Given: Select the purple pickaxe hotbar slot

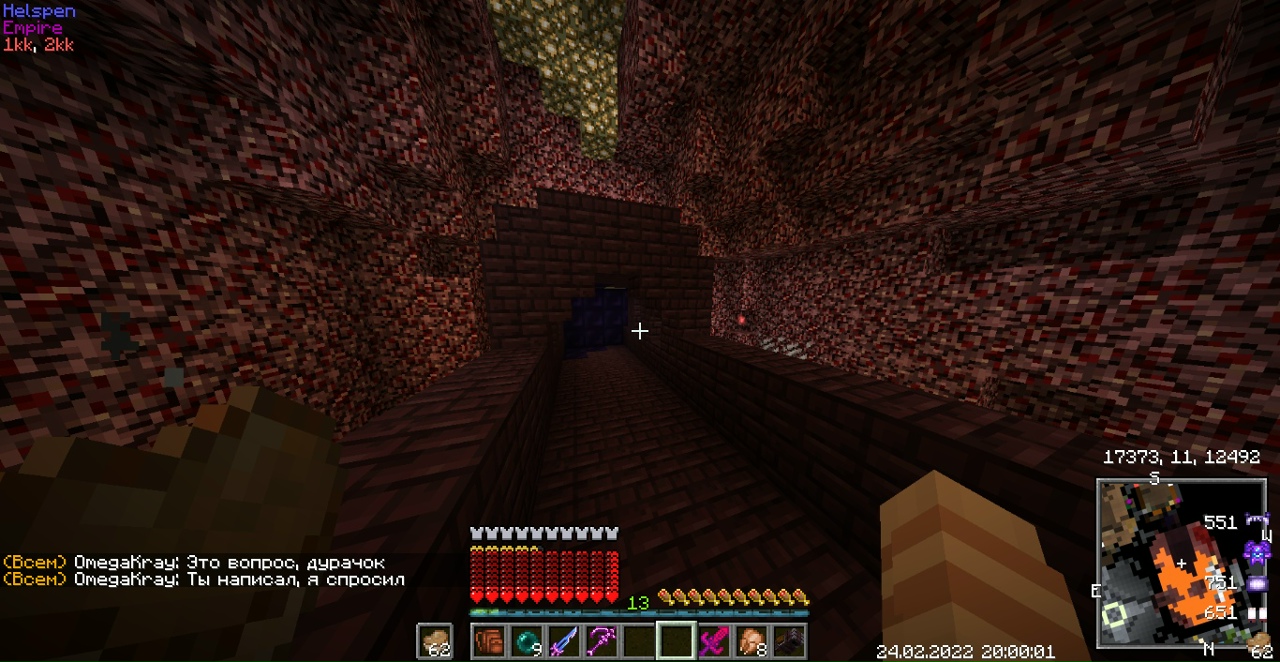Looking at the screenshot, I should (601, 640).
